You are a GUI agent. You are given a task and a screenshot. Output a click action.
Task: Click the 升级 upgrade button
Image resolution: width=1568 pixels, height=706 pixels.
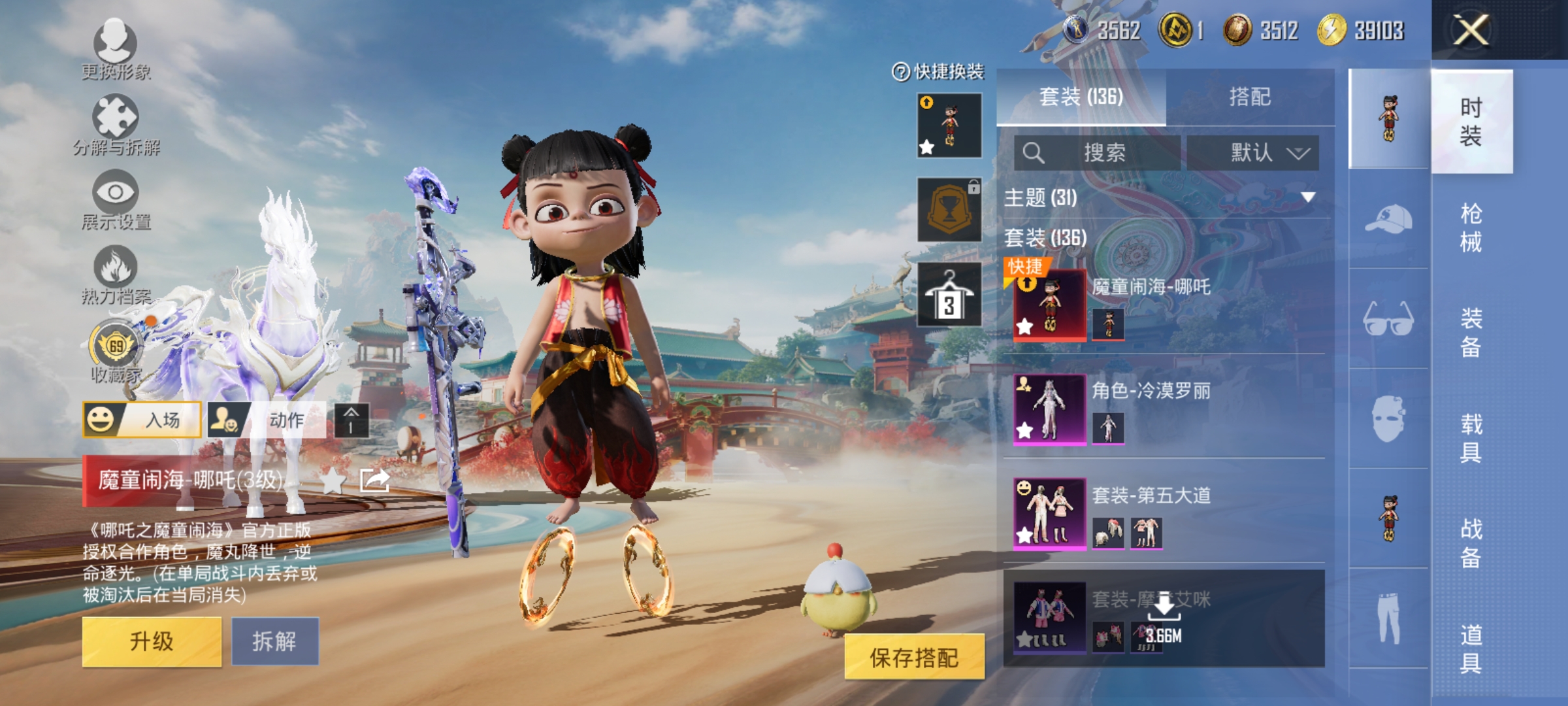pos(152,641)
